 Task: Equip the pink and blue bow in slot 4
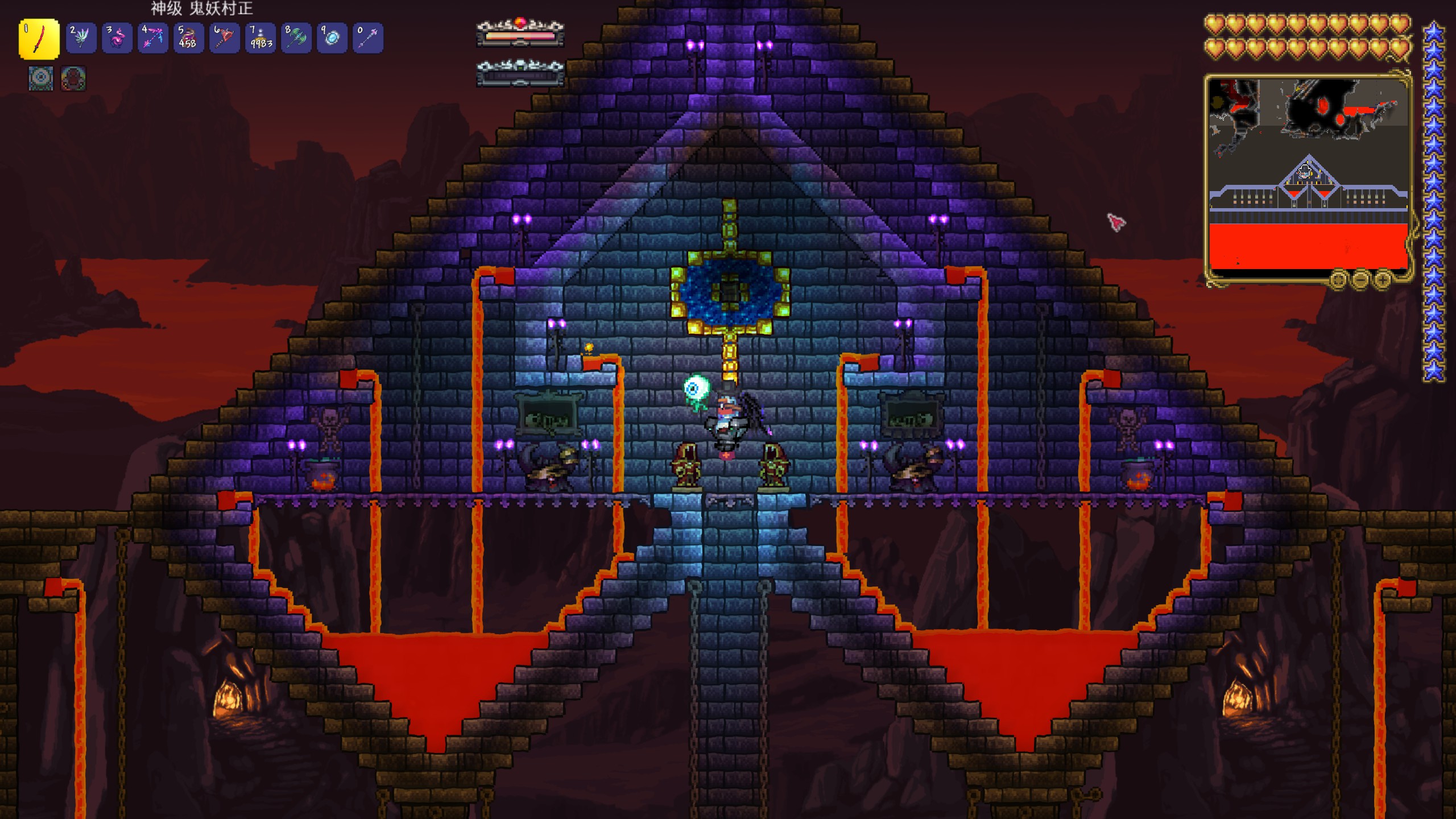tap(152, 38)
